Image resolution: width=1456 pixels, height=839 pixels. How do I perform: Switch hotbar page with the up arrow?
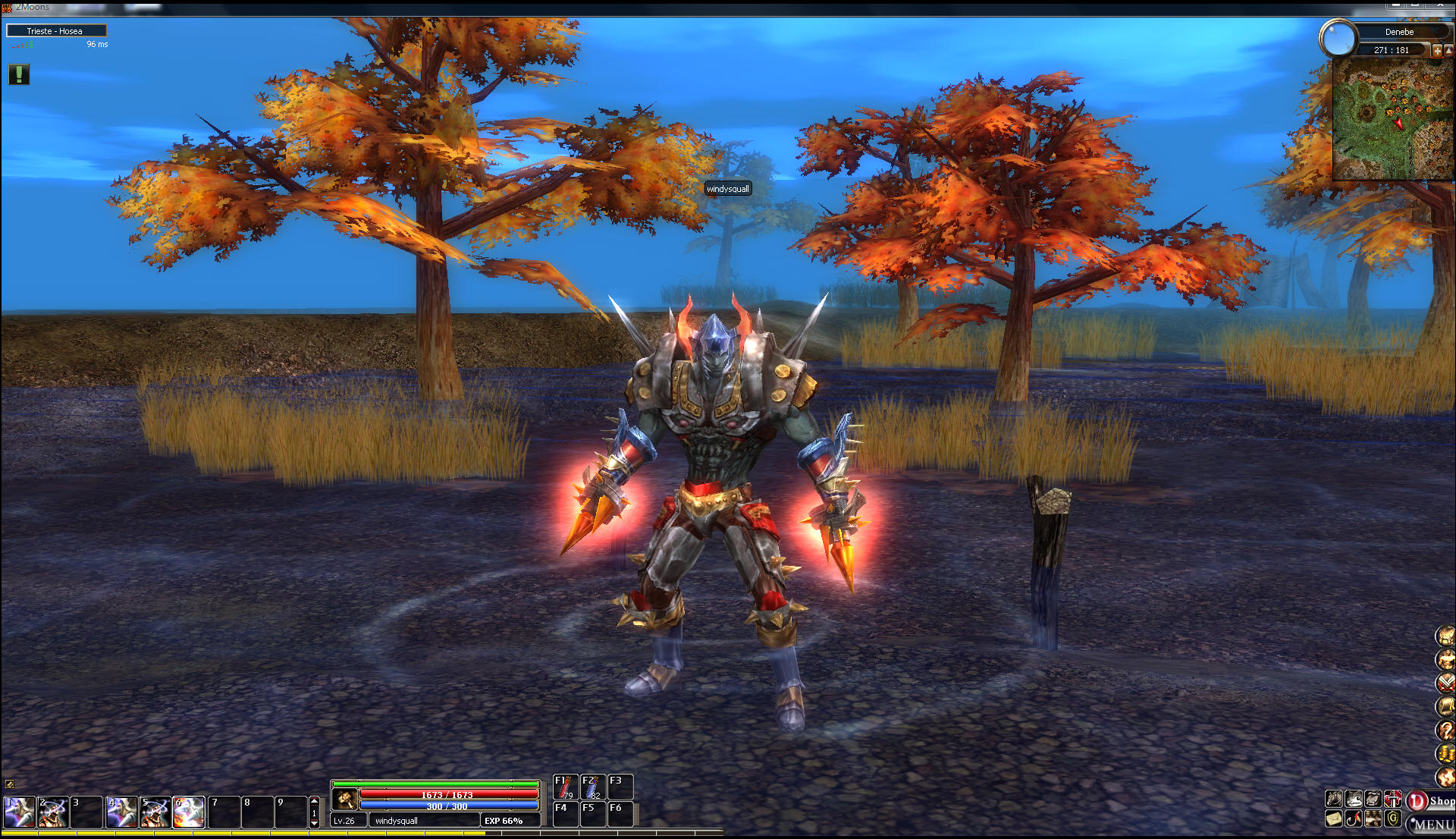point(314,801)
